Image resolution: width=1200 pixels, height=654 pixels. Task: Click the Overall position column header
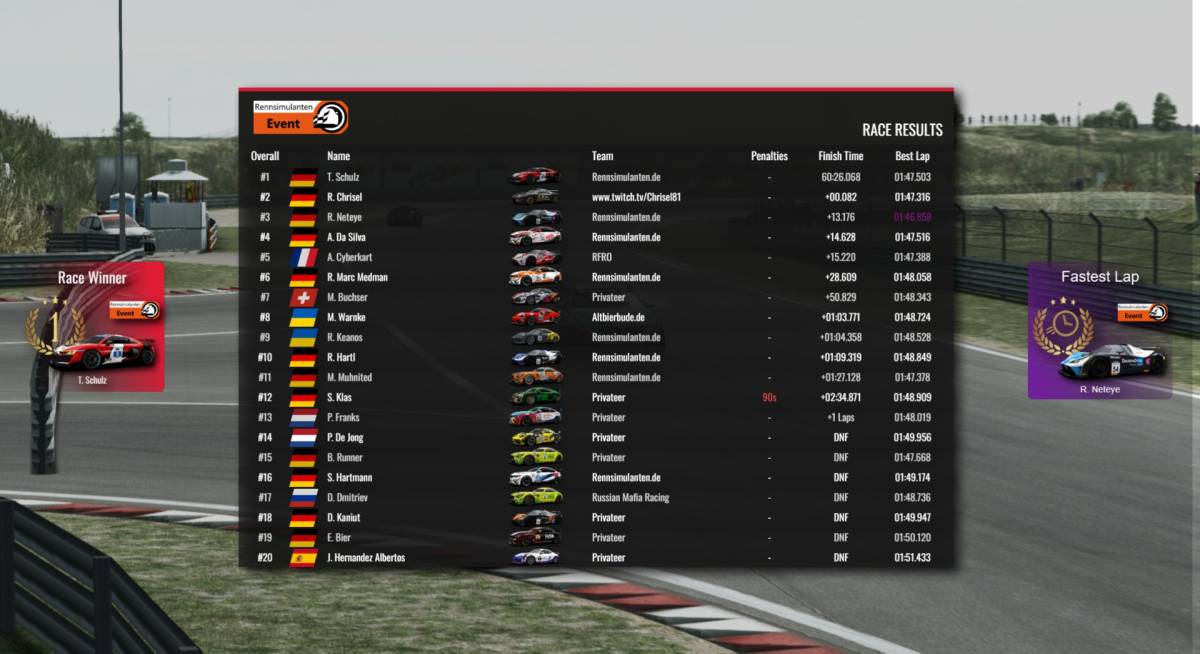tap(265, 156)
